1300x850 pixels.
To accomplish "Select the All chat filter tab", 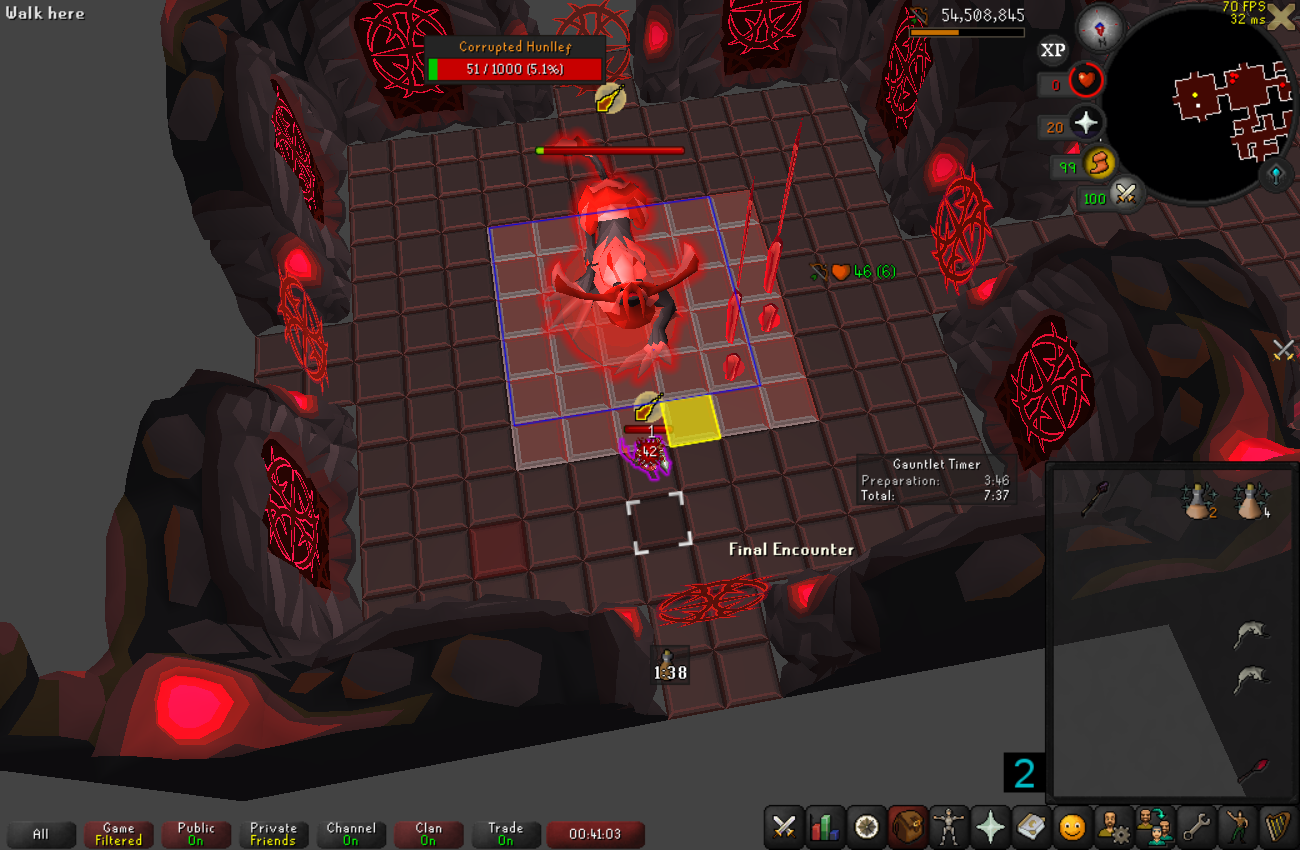I will [x=41, y=835].
